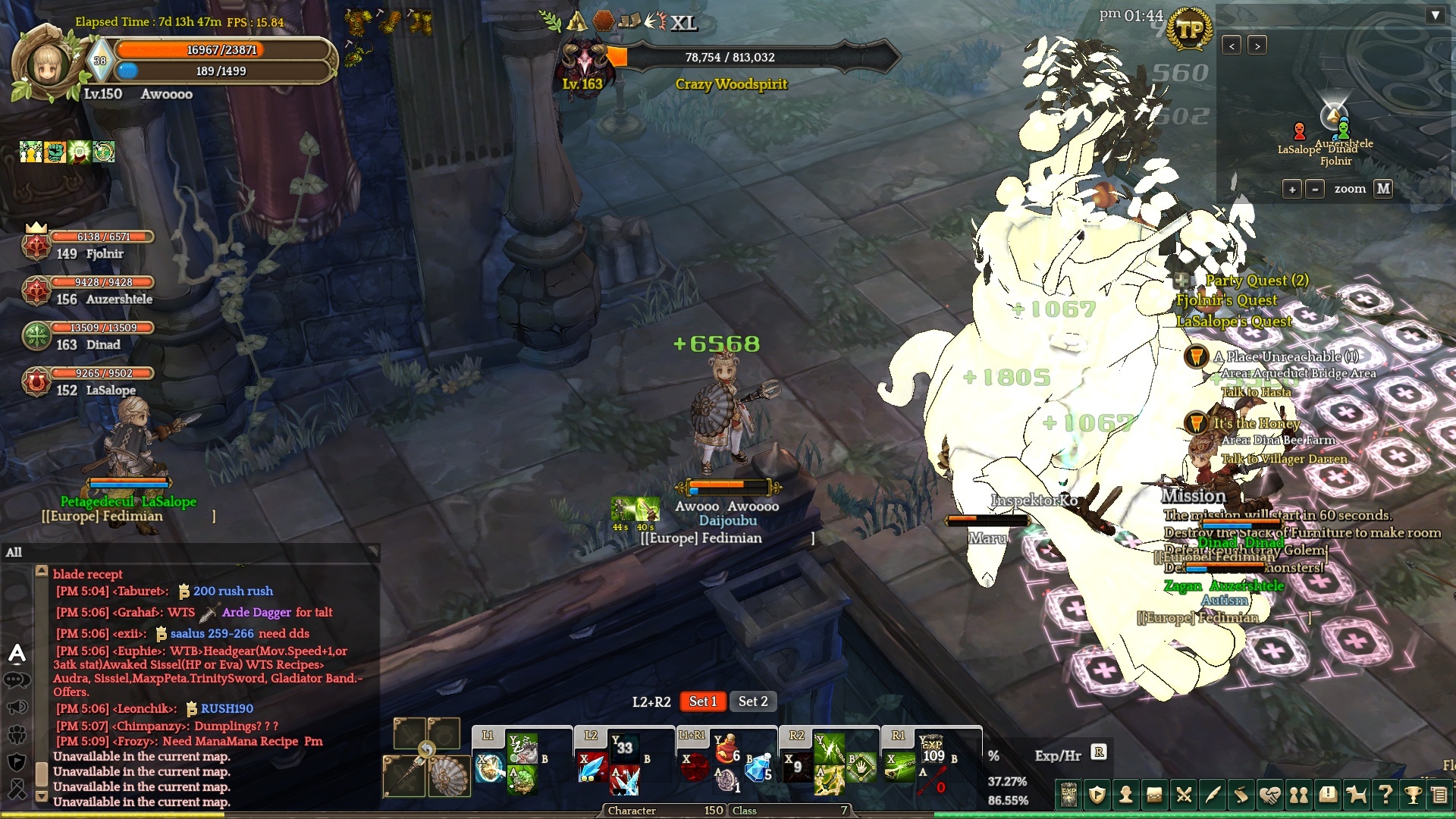Select party member Dinad's frame
Screen dimensions: 1456x819
click(x=91, y=337)
